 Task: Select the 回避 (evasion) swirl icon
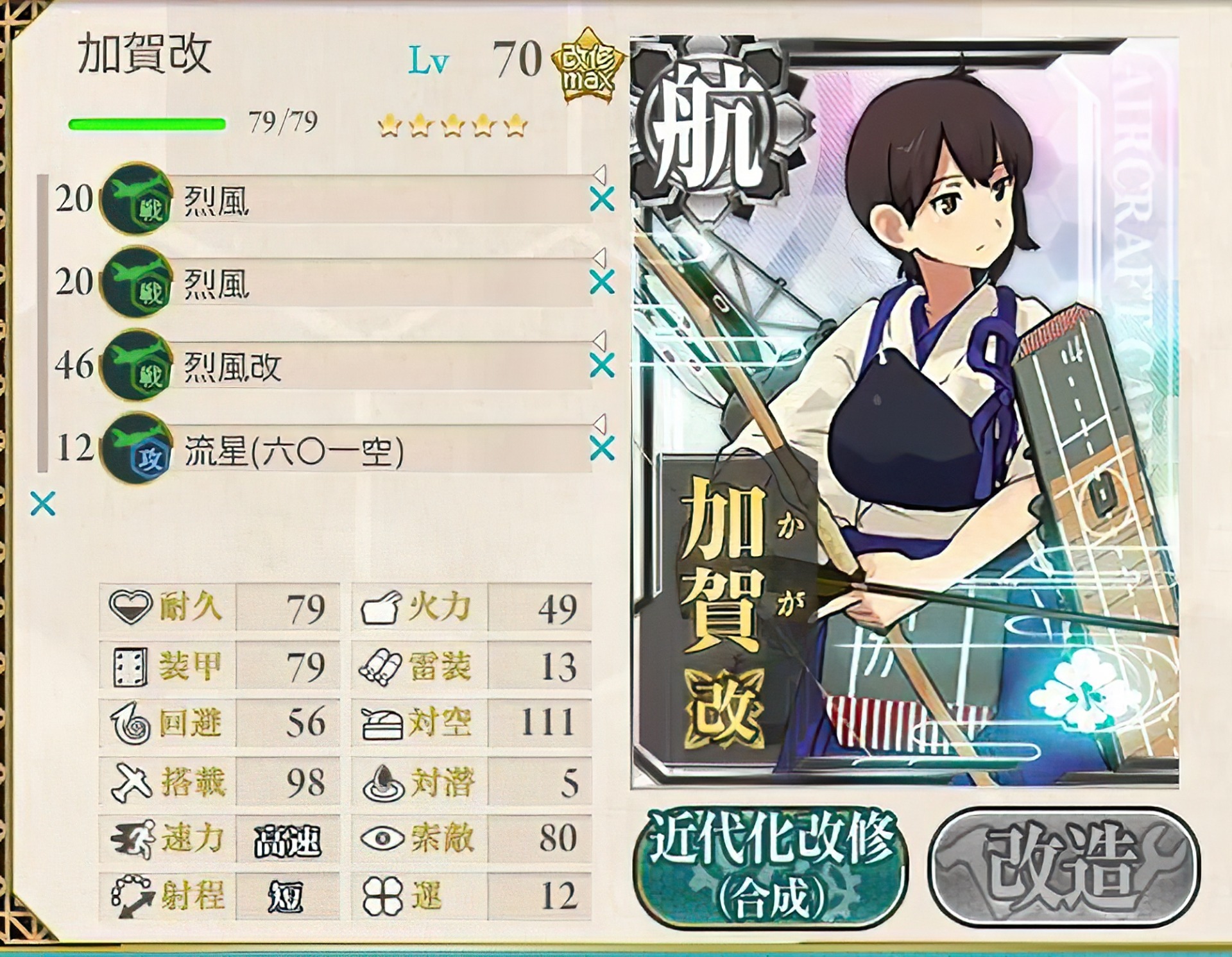pyautogui.click(x=132, y=727)
